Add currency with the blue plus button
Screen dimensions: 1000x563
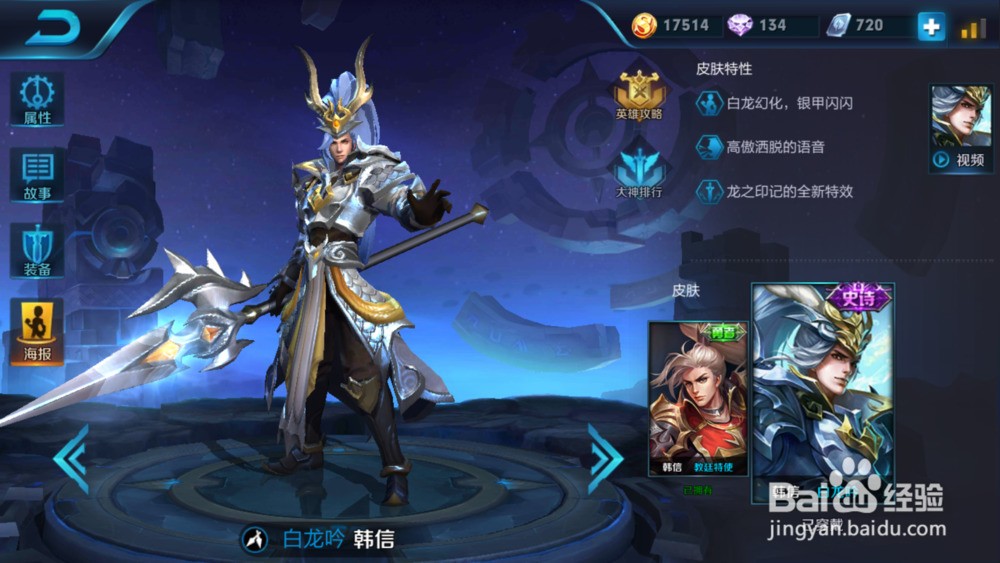[x=931, y=27]
